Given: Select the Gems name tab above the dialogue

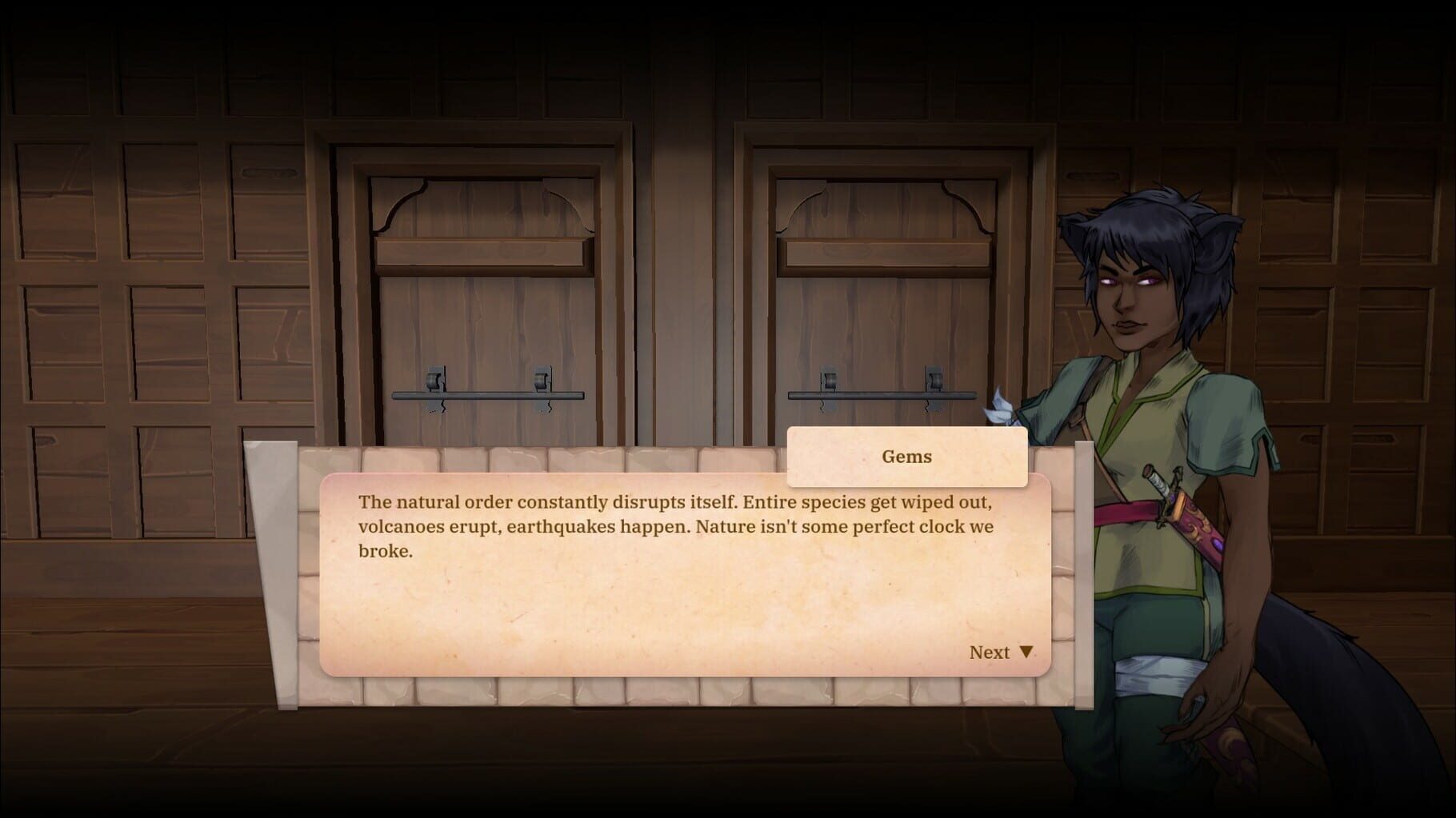Looking at the screenshot, I should pyautogui.click(x=906, y=457).
